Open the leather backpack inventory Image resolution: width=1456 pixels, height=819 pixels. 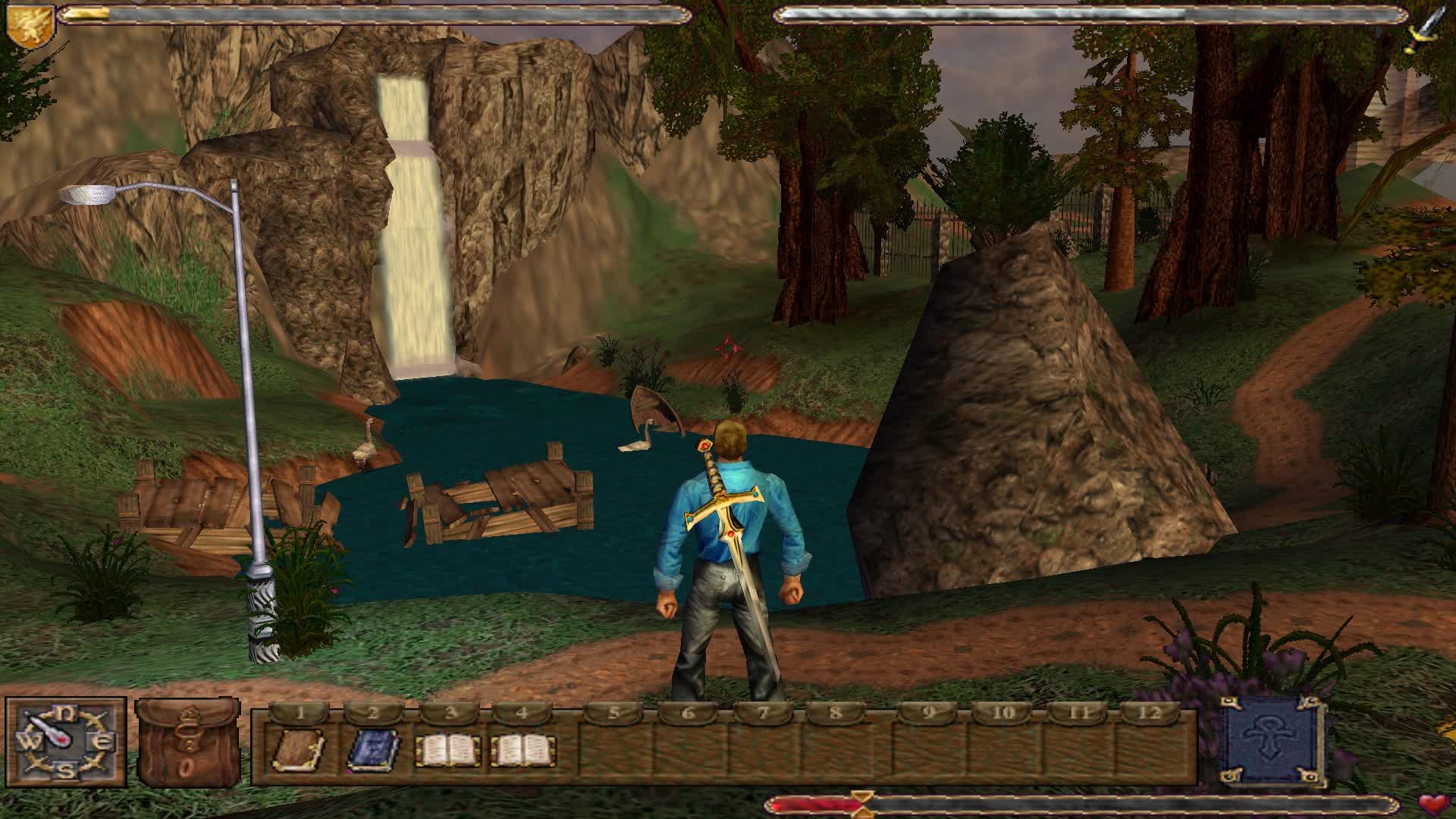(x=187, y=742)
